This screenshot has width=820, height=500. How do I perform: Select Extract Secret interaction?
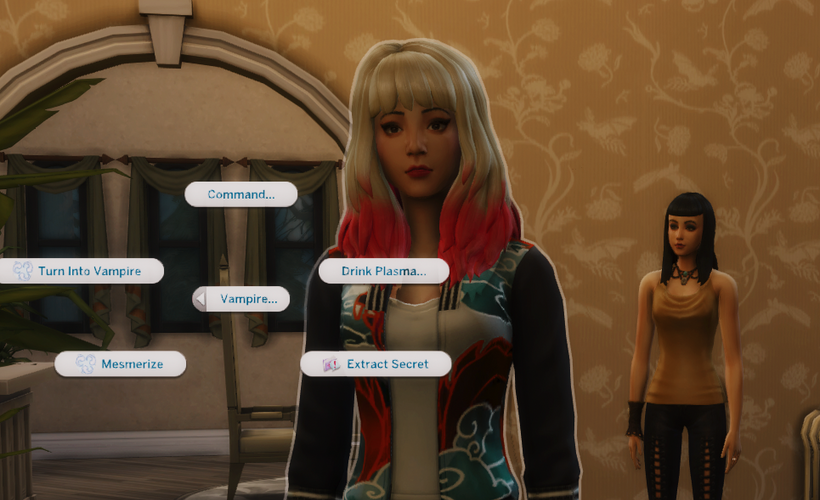[376, 364]
